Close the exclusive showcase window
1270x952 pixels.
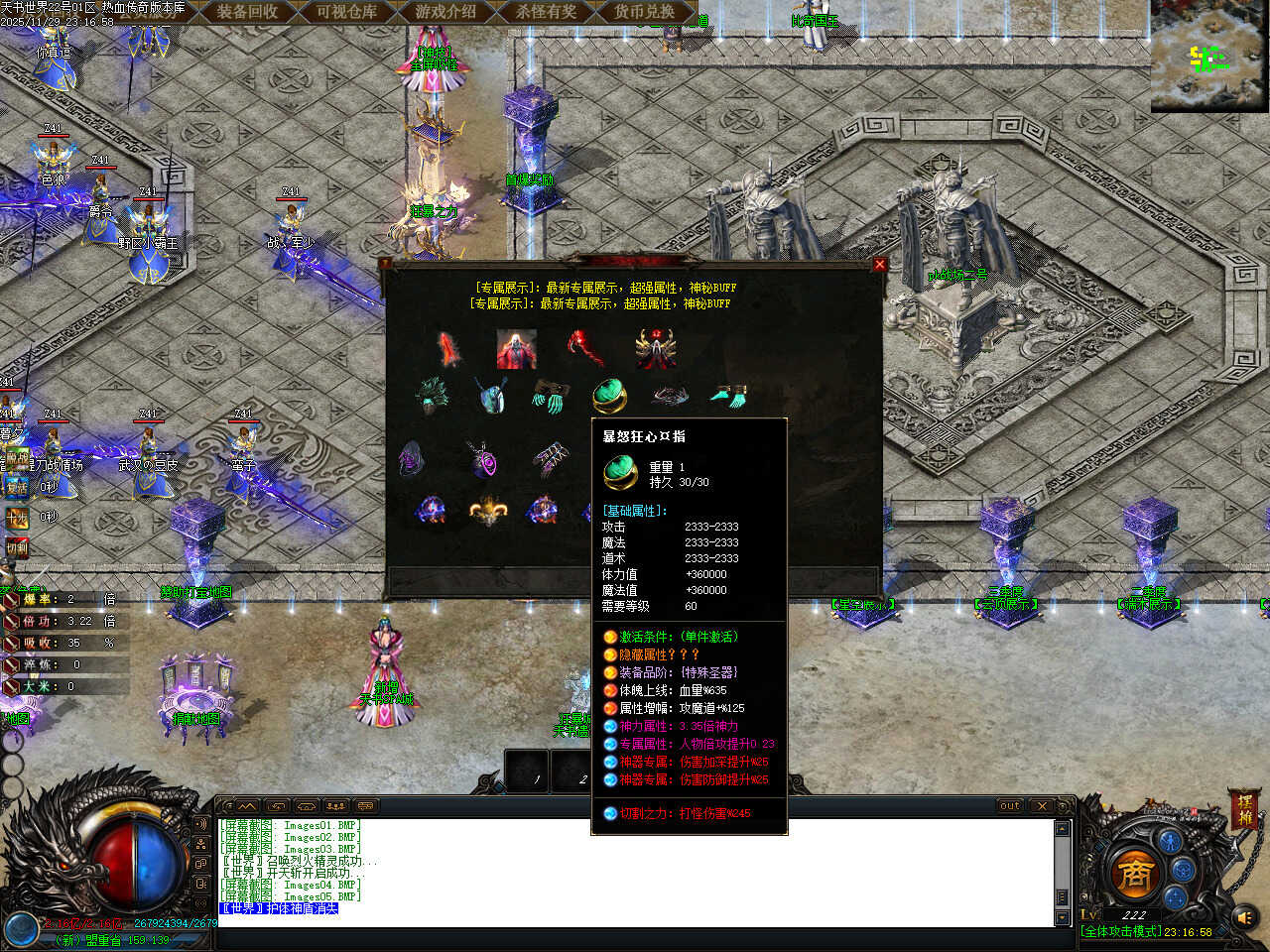click(879, 265)
